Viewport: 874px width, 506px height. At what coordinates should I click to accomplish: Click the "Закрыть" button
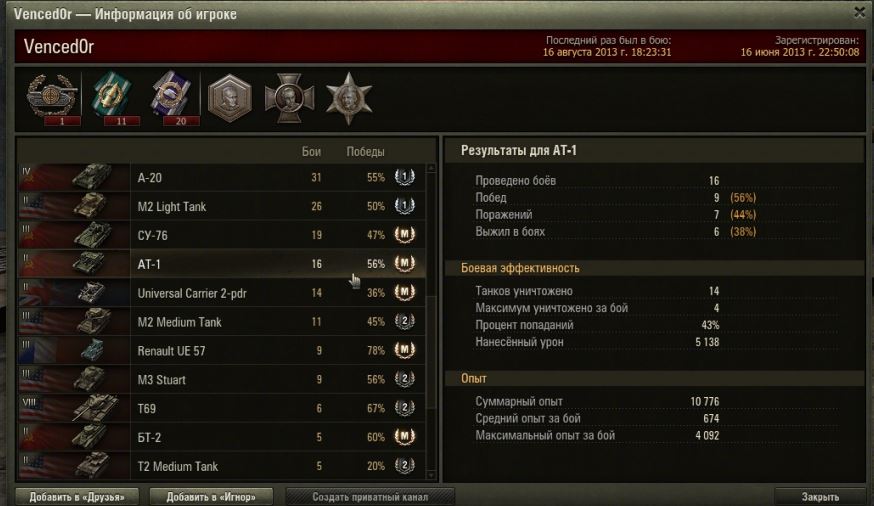coord(819,497)
